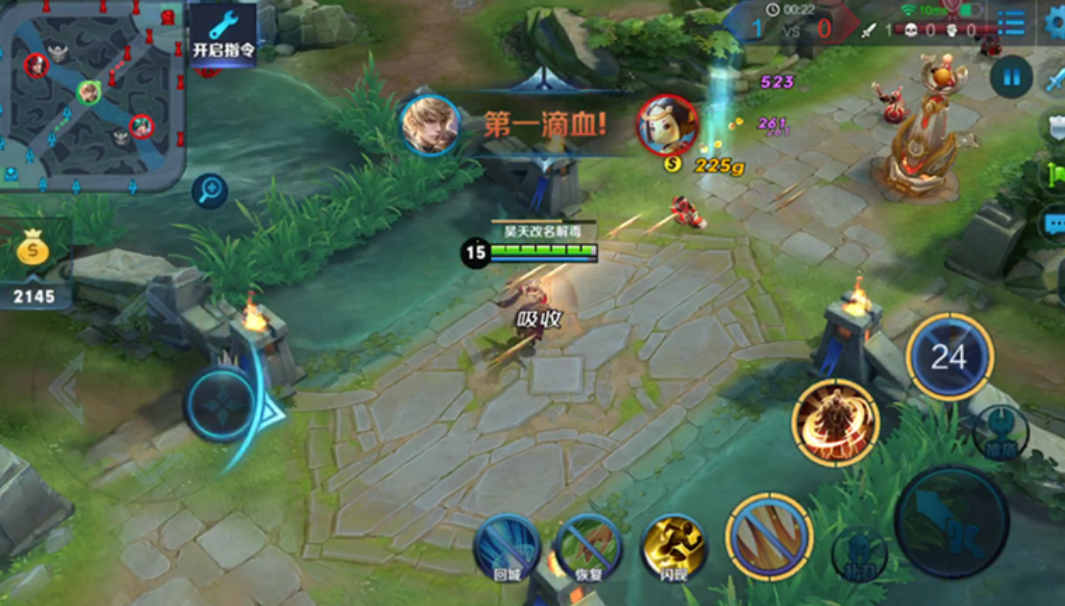This screenshot has width=1065, height=606.
Task: Click the magnifier button below the minimap
Action: [x=210, y=190]
